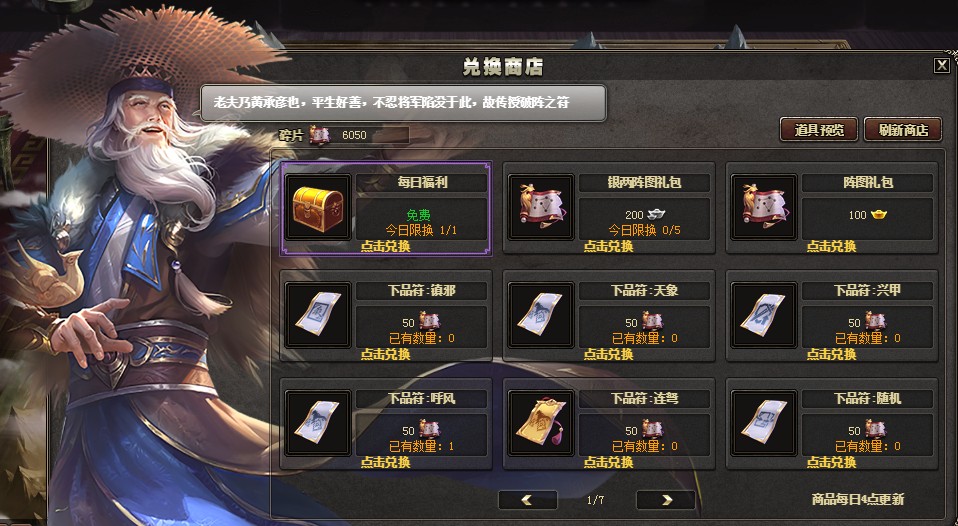Close the 兑换商店 exchange shop window
Viewport: 958px width, 526px height.
(x=941, y=66)
